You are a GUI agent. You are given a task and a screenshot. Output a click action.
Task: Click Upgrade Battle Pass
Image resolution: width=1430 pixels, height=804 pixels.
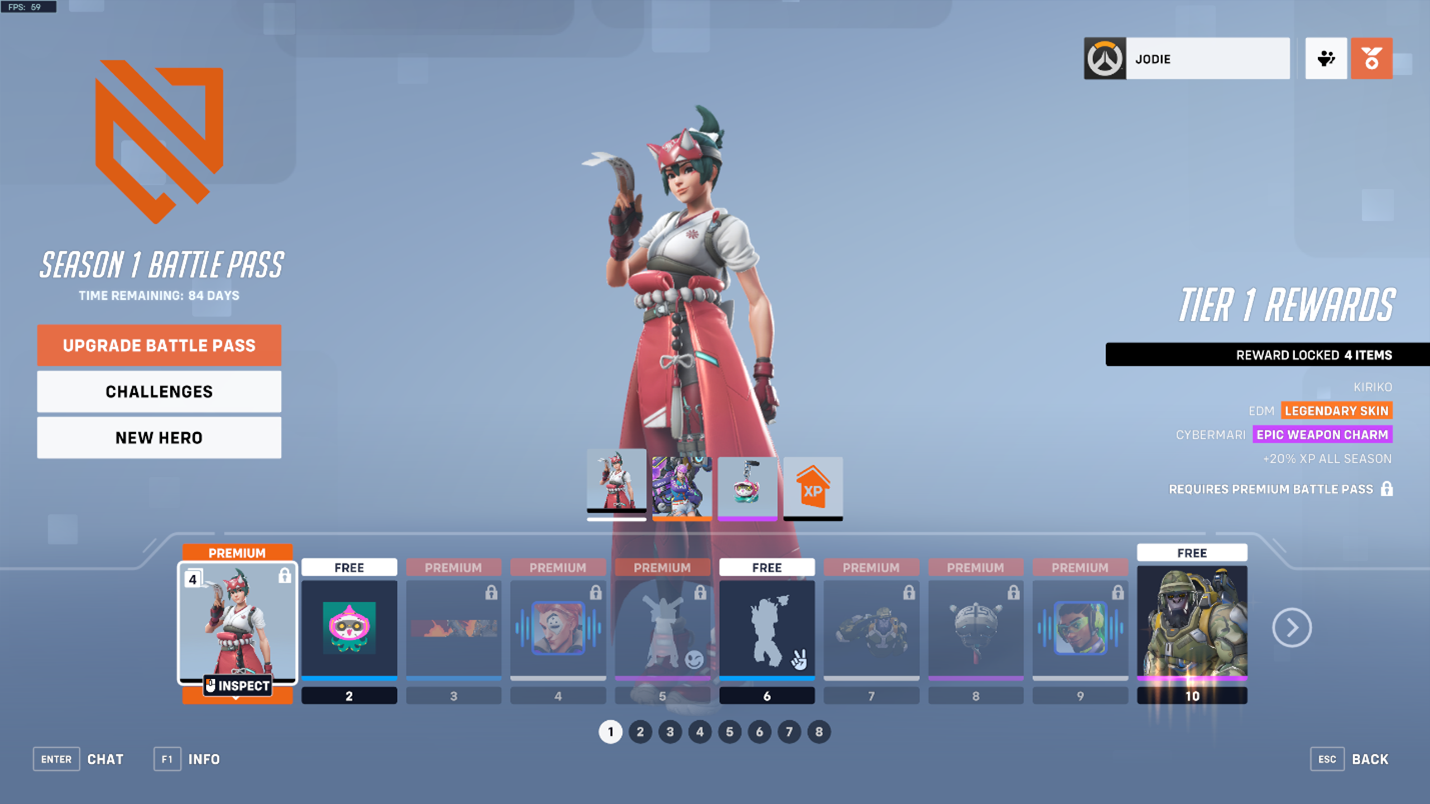click(x=158, y=345)
